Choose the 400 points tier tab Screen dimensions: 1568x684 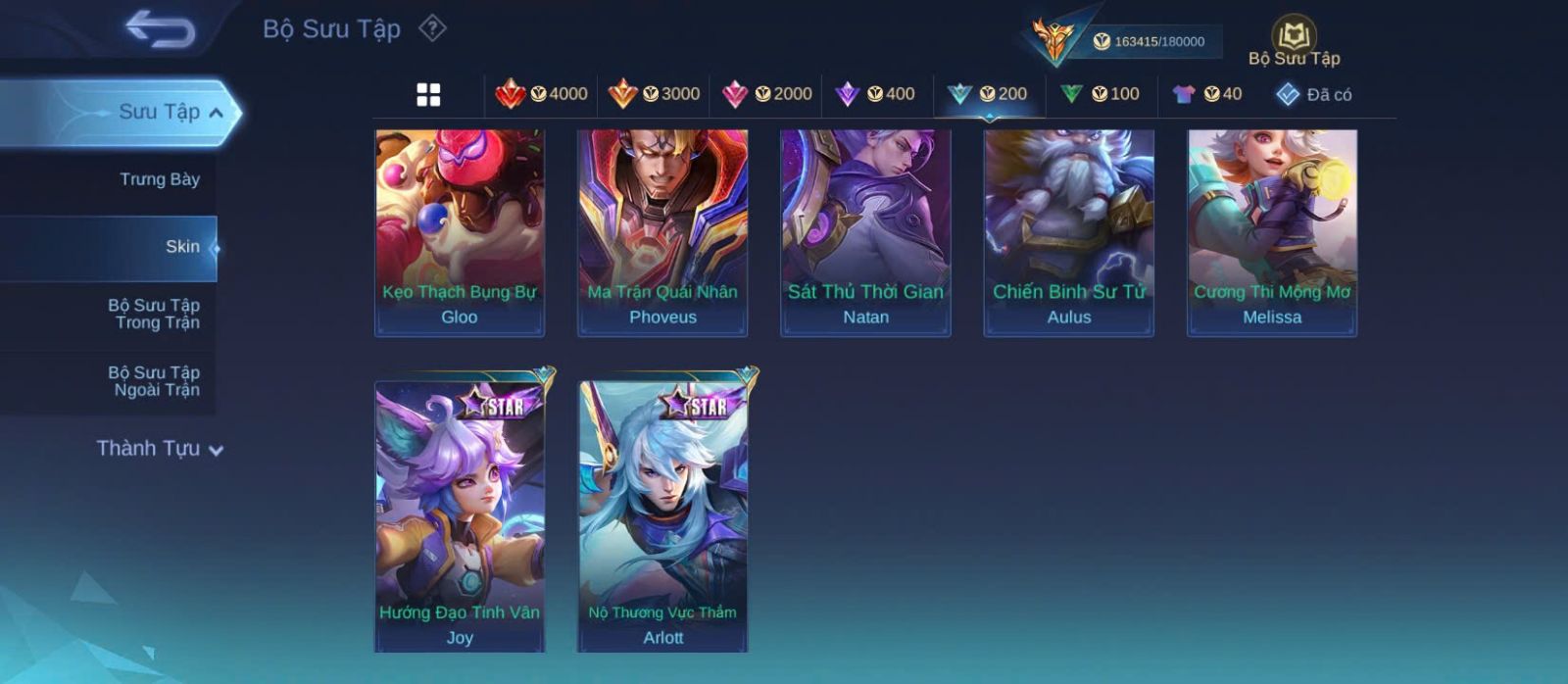click(x=875, y=94)
